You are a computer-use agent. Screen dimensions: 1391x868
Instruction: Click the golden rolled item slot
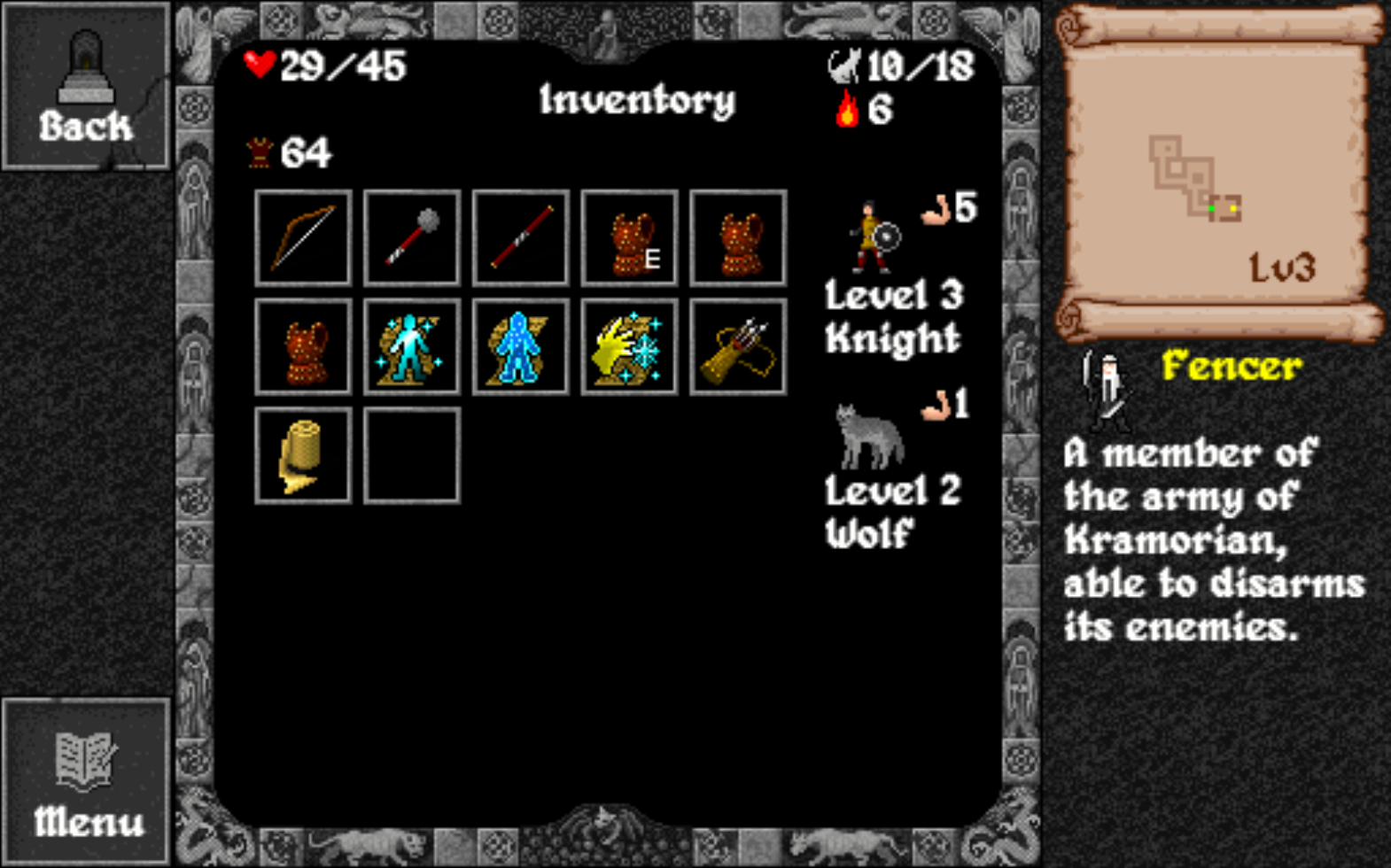[x=303, y=455]
